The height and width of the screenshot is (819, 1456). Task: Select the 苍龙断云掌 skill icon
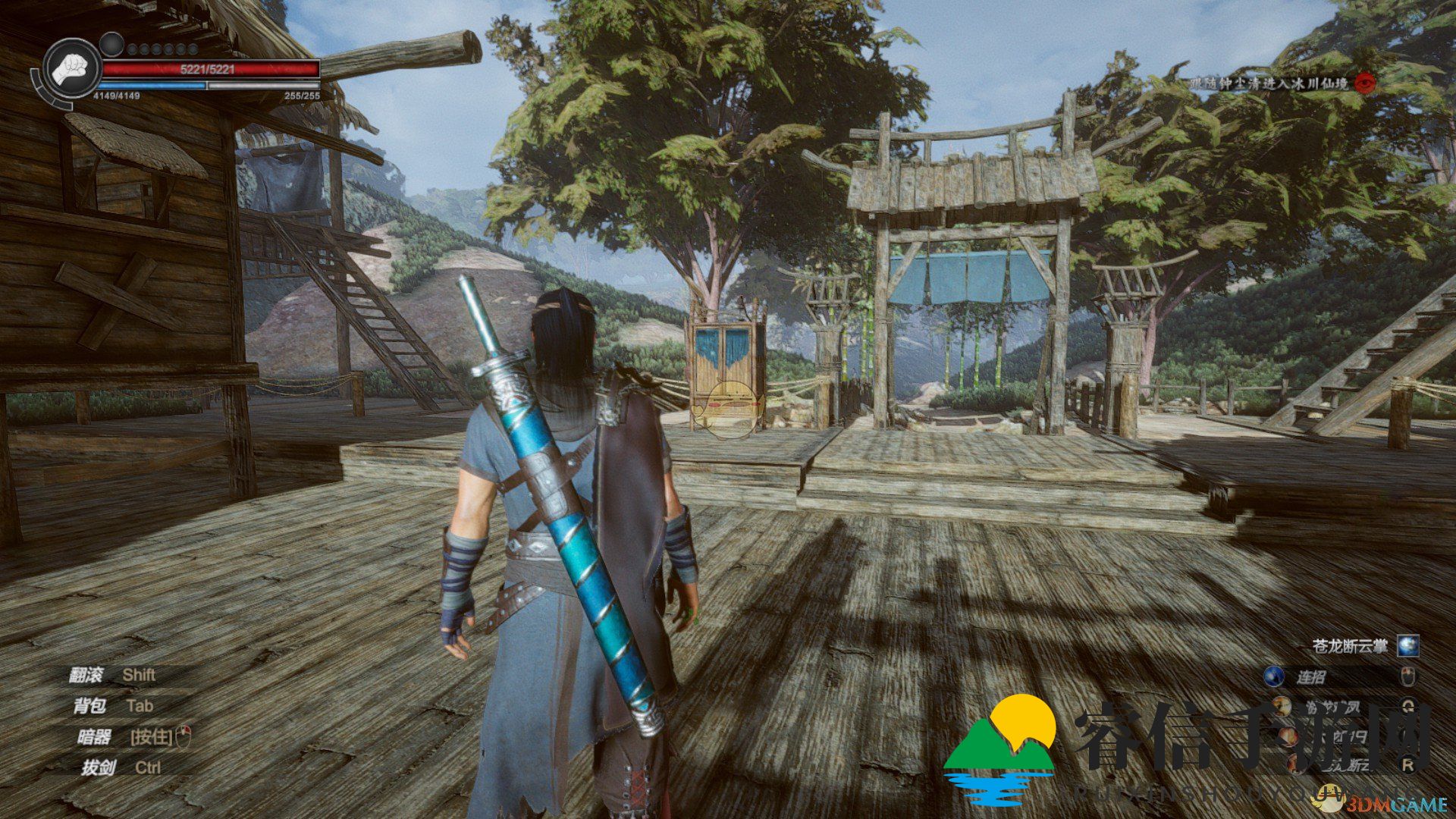[1407, 645]
